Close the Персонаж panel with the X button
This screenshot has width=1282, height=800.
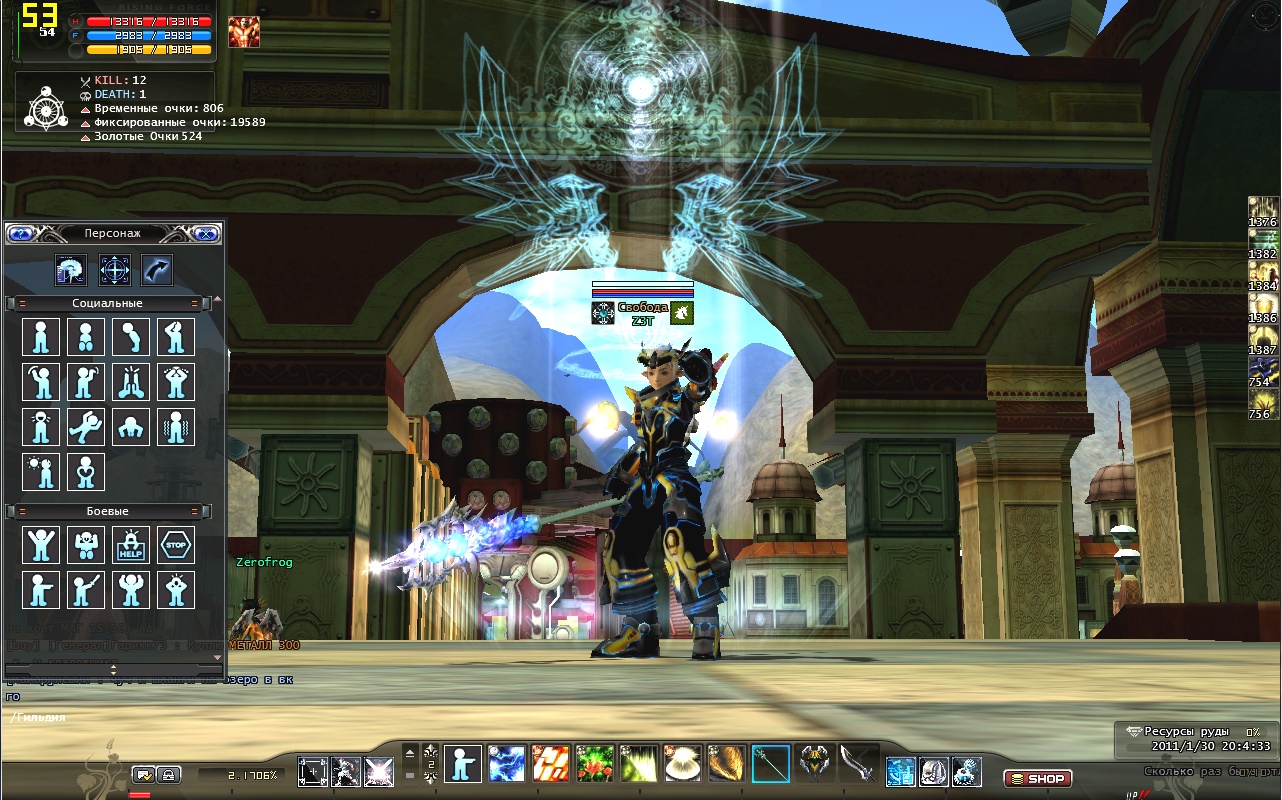point(206,233)
